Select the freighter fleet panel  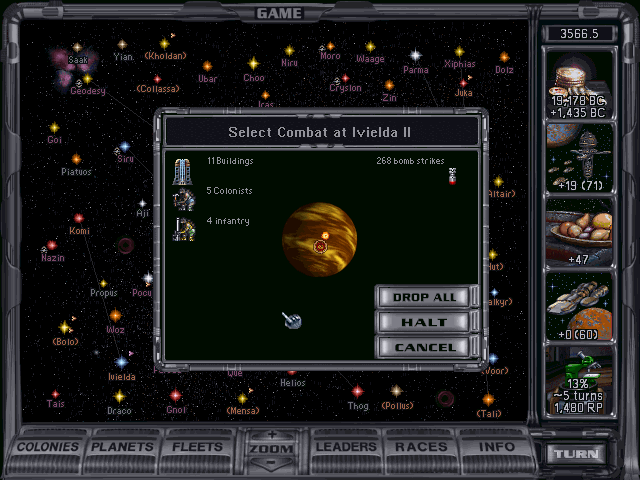577,307
